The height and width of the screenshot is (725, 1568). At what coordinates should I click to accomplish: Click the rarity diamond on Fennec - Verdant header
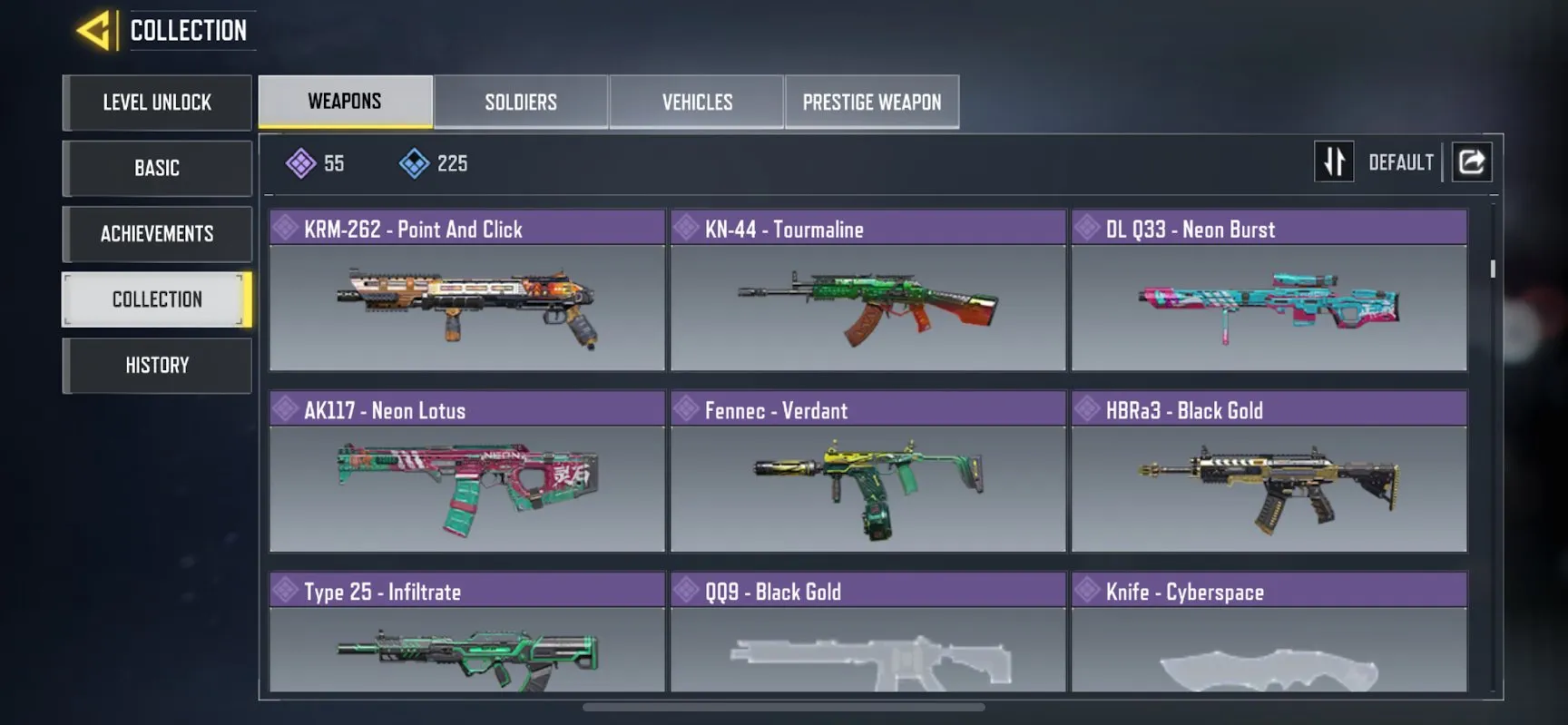point(687,410)
